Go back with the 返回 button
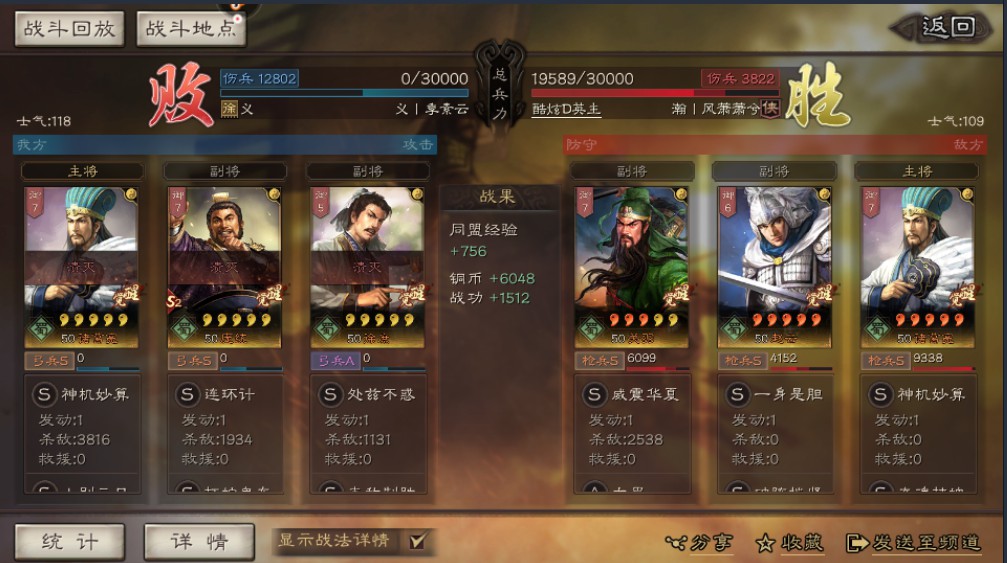 click(x=946, y=28)
